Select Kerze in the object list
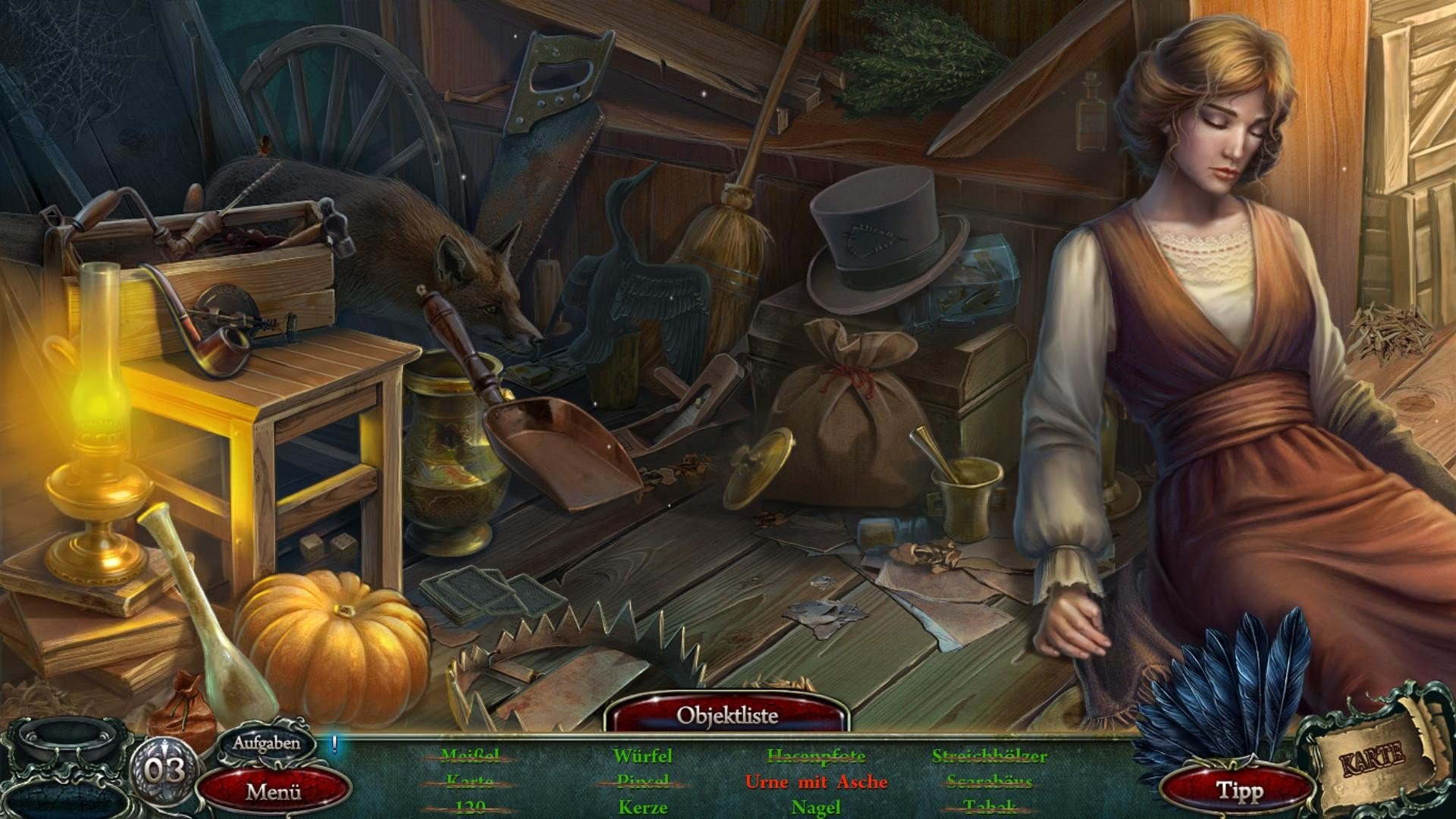 [642, 807]
